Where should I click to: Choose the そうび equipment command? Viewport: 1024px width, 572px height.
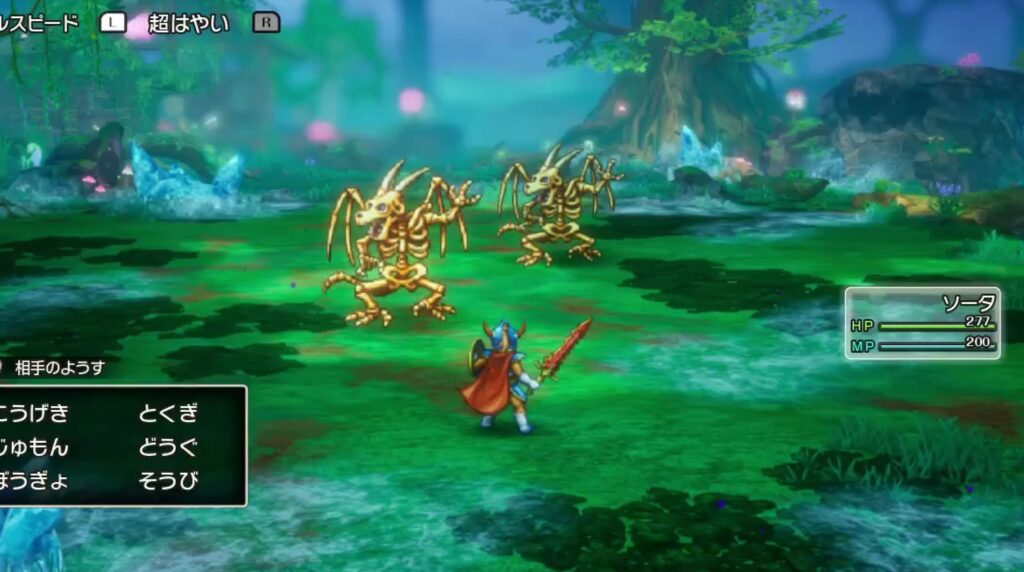(x=169, y=480)
